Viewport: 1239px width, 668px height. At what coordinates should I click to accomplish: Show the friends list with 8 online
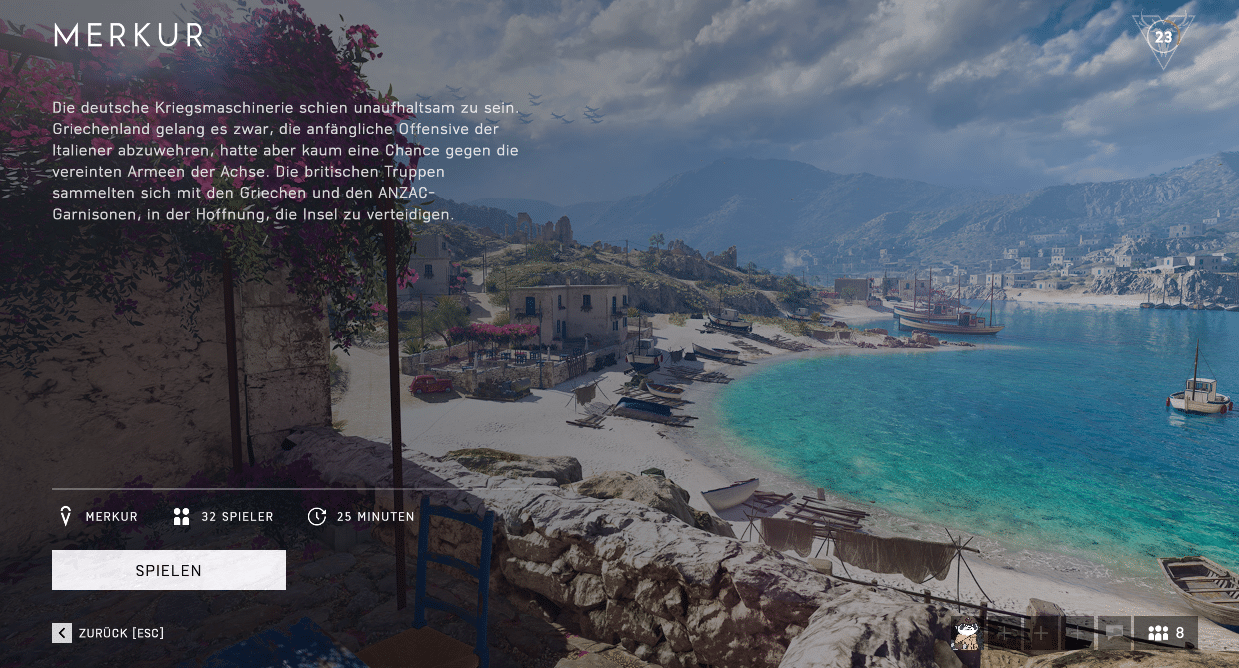[1166, 633]
